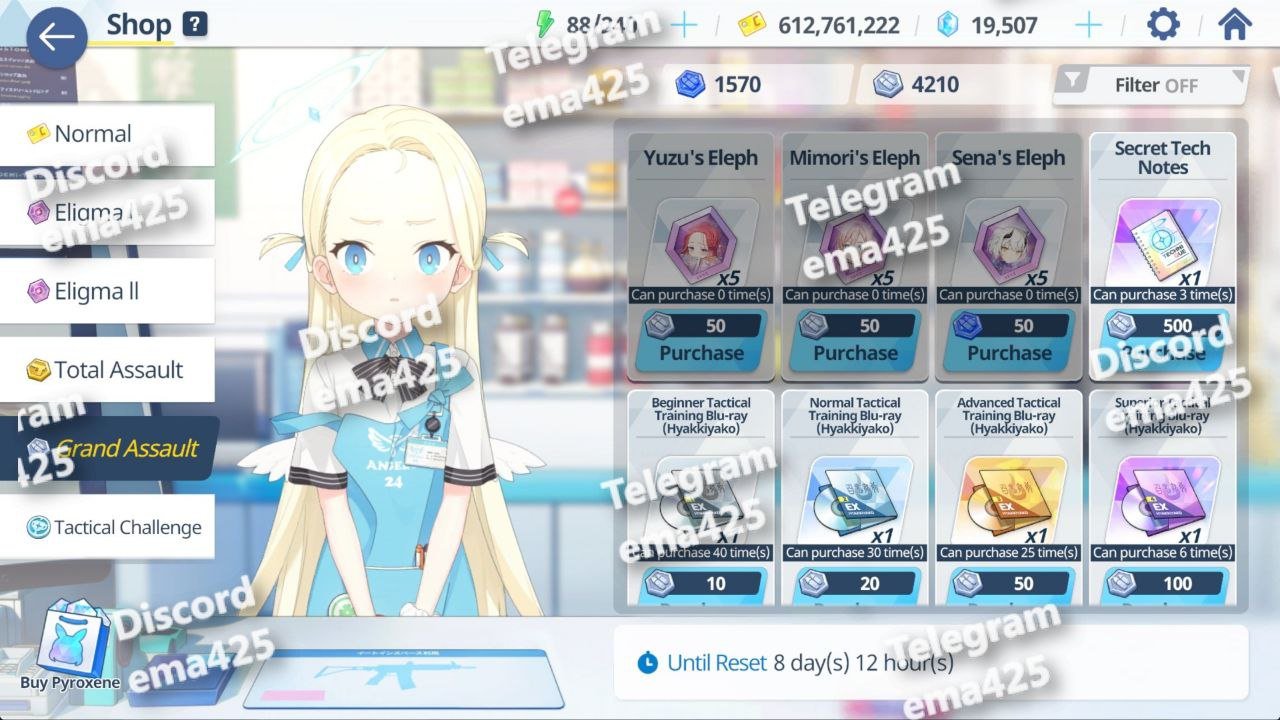
Task: Add Pyroxene with the plus beside 19,507
Action: (1088, 25)
